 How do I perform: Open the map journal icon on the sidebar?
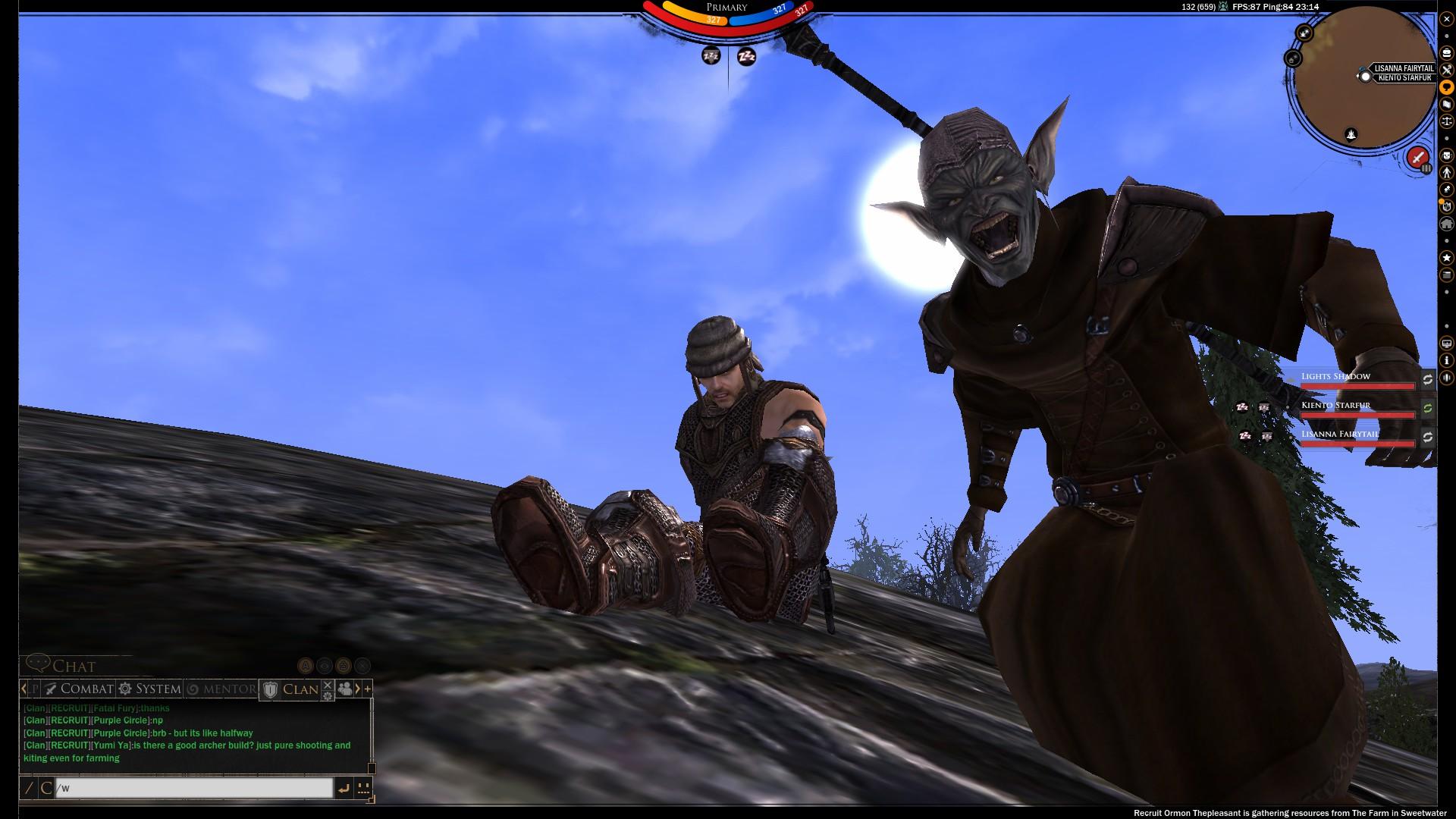1447,104
